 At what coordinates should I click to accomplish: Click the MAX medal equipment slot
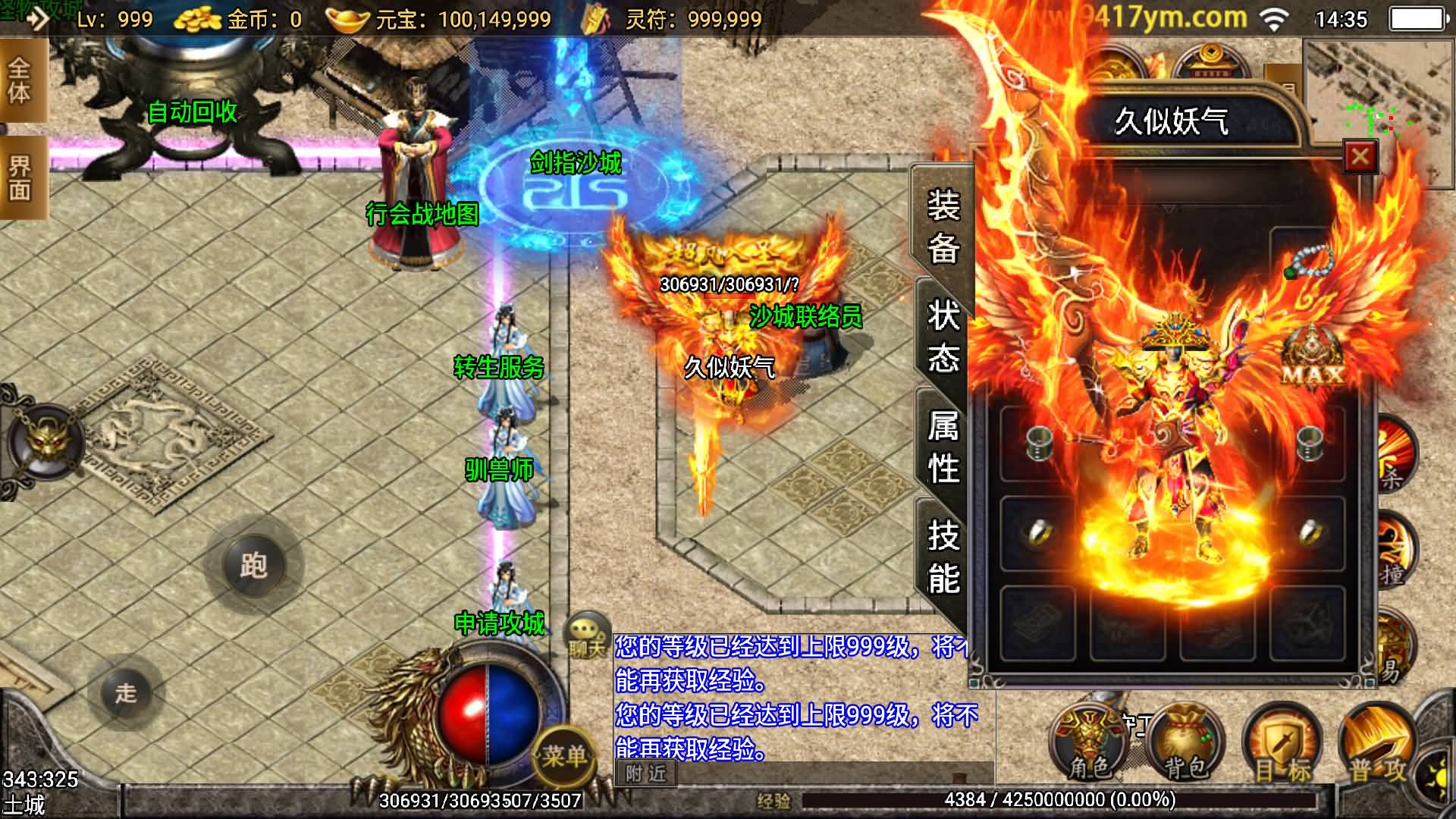[1313, 358]
